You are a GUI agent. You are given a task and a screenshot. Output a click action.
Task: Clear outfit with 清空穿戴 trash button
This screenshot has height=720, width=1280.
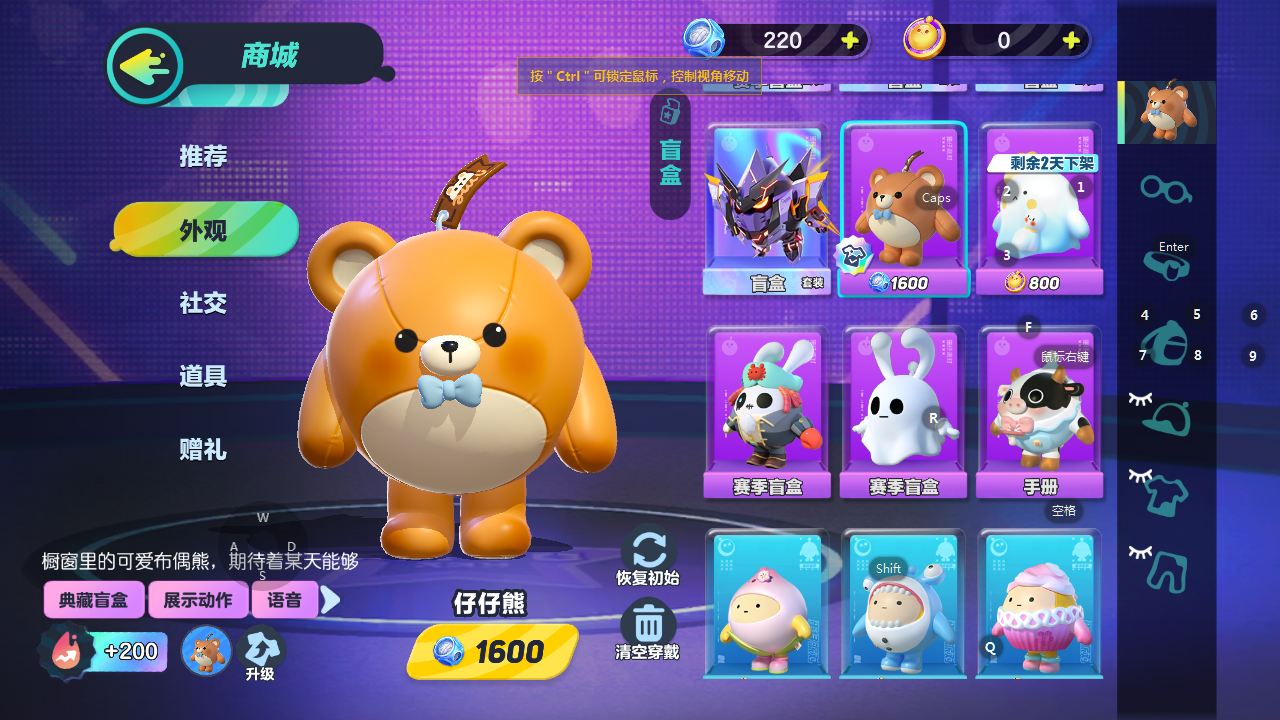(648, 631)
